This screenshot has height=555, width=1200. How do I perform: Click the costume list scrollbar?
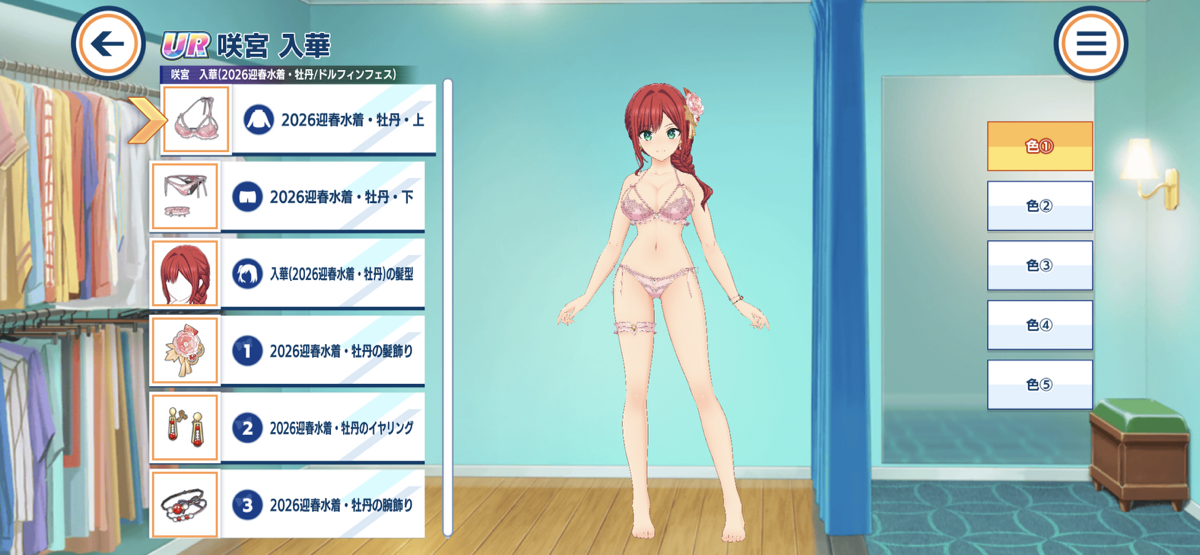click(x=448, y=300)
